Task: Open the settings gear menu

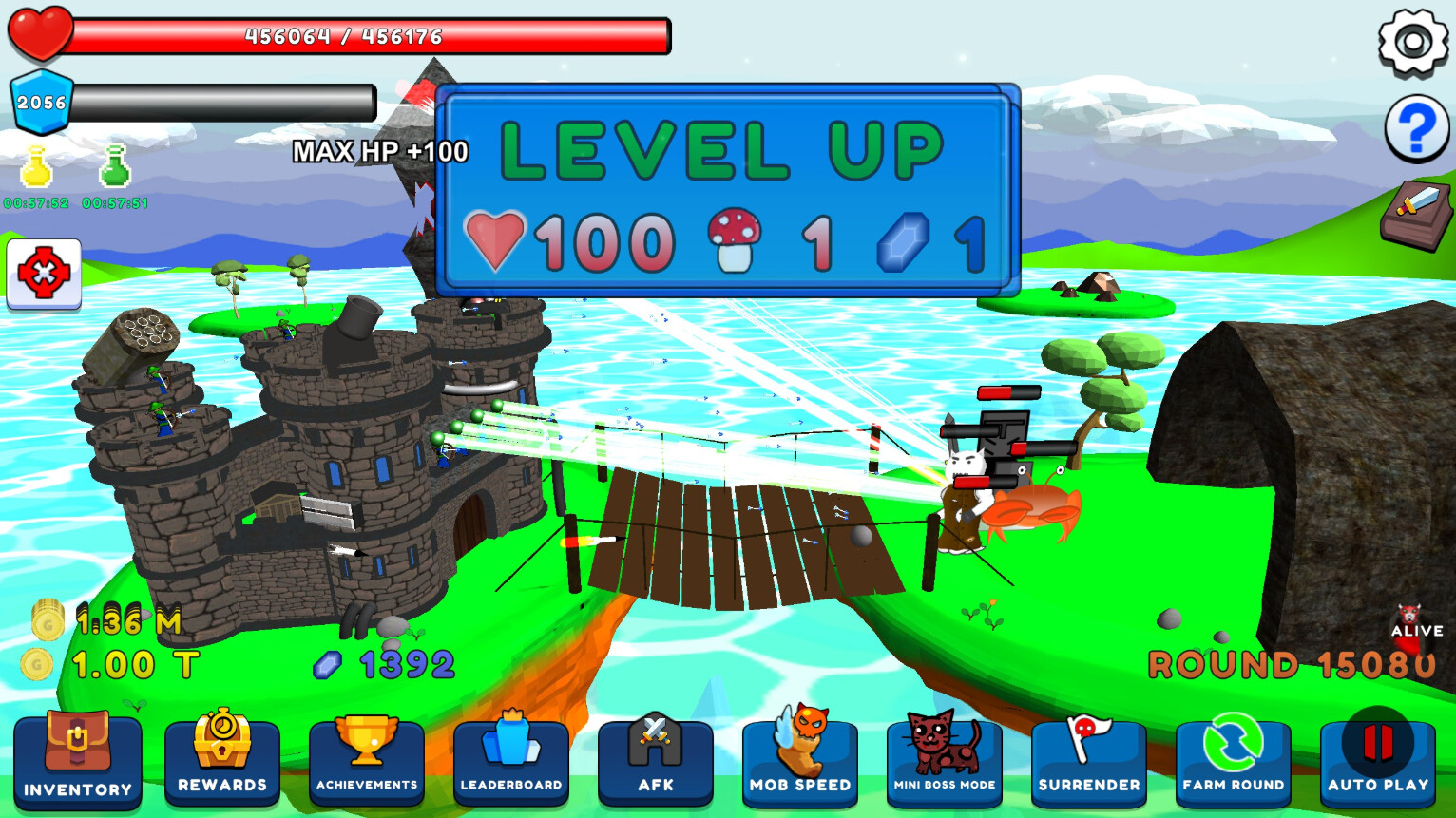Action: pyautogui.click(x=1413, y=40)
